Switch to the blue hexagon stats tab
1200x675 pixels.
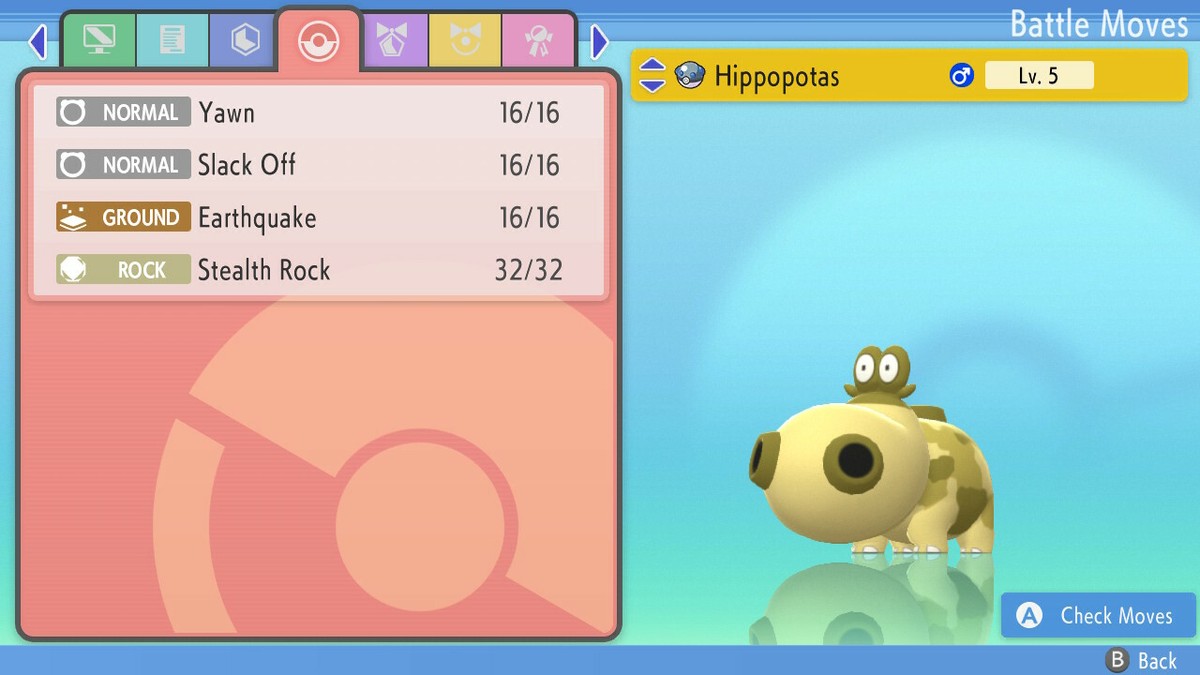[245, 40]
